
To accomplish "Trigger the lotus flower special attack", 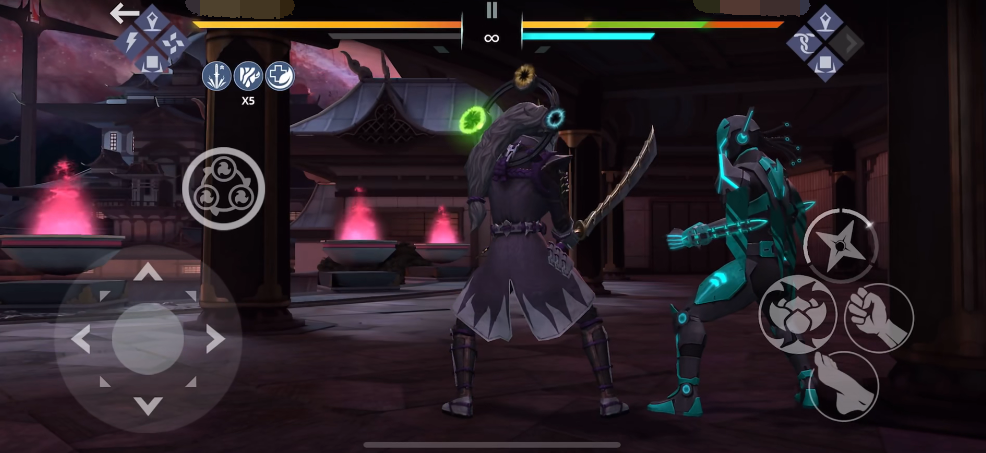I will point(797,314).
